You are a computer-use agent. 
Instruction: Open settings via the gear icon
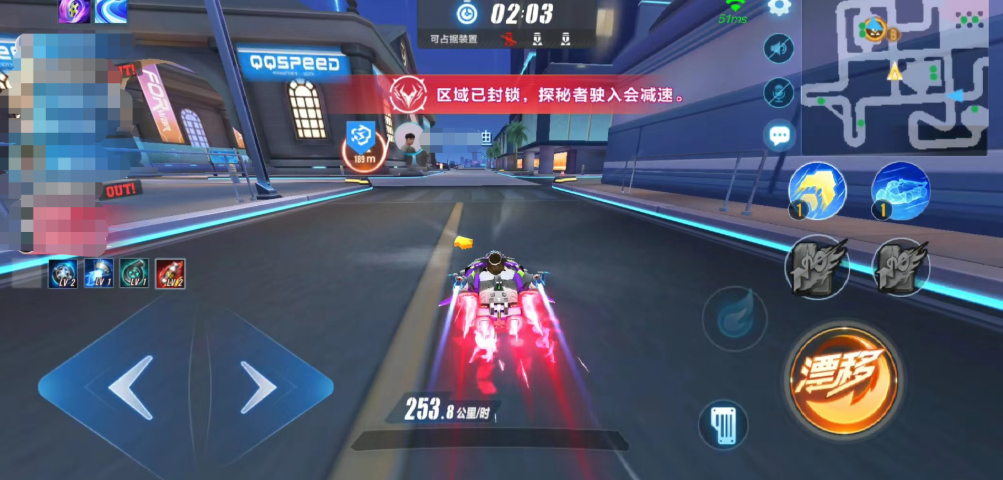pos(779,8)
